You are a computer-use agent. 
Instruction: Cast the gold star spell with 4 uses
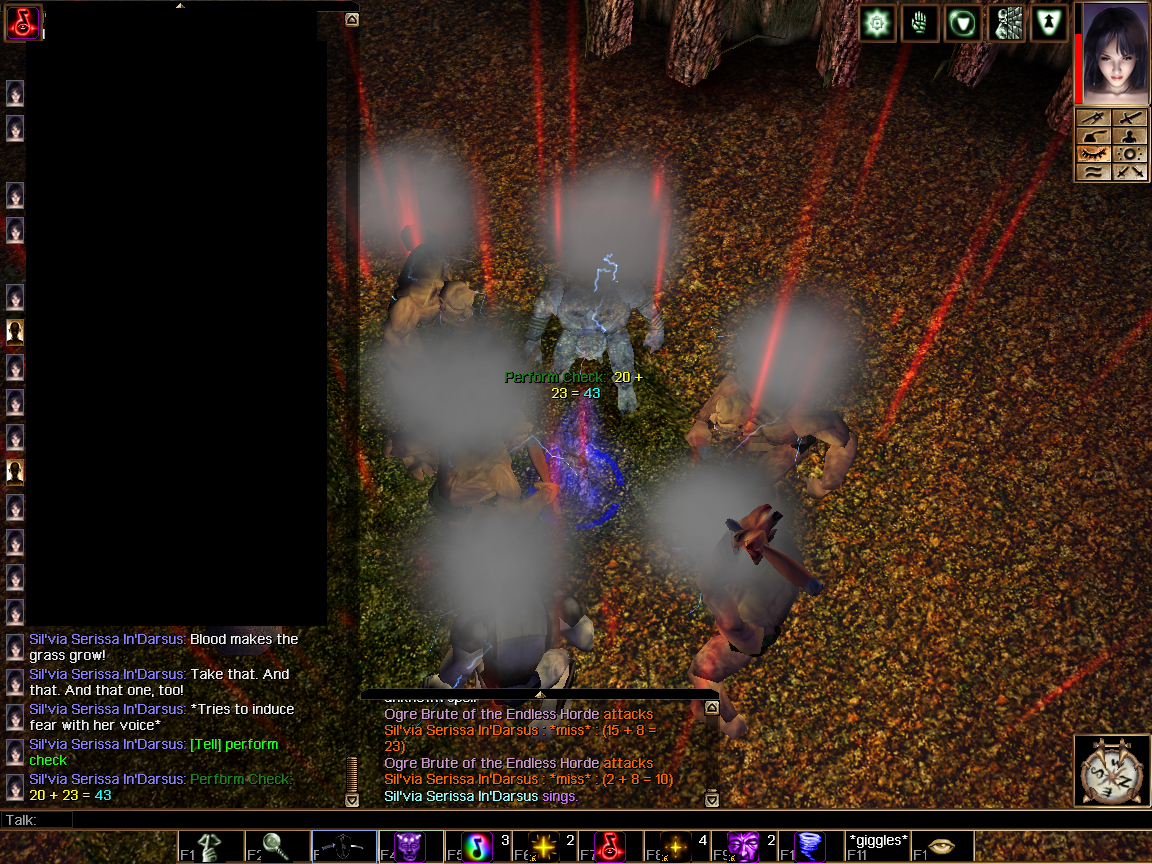click(x=676, y=847)
